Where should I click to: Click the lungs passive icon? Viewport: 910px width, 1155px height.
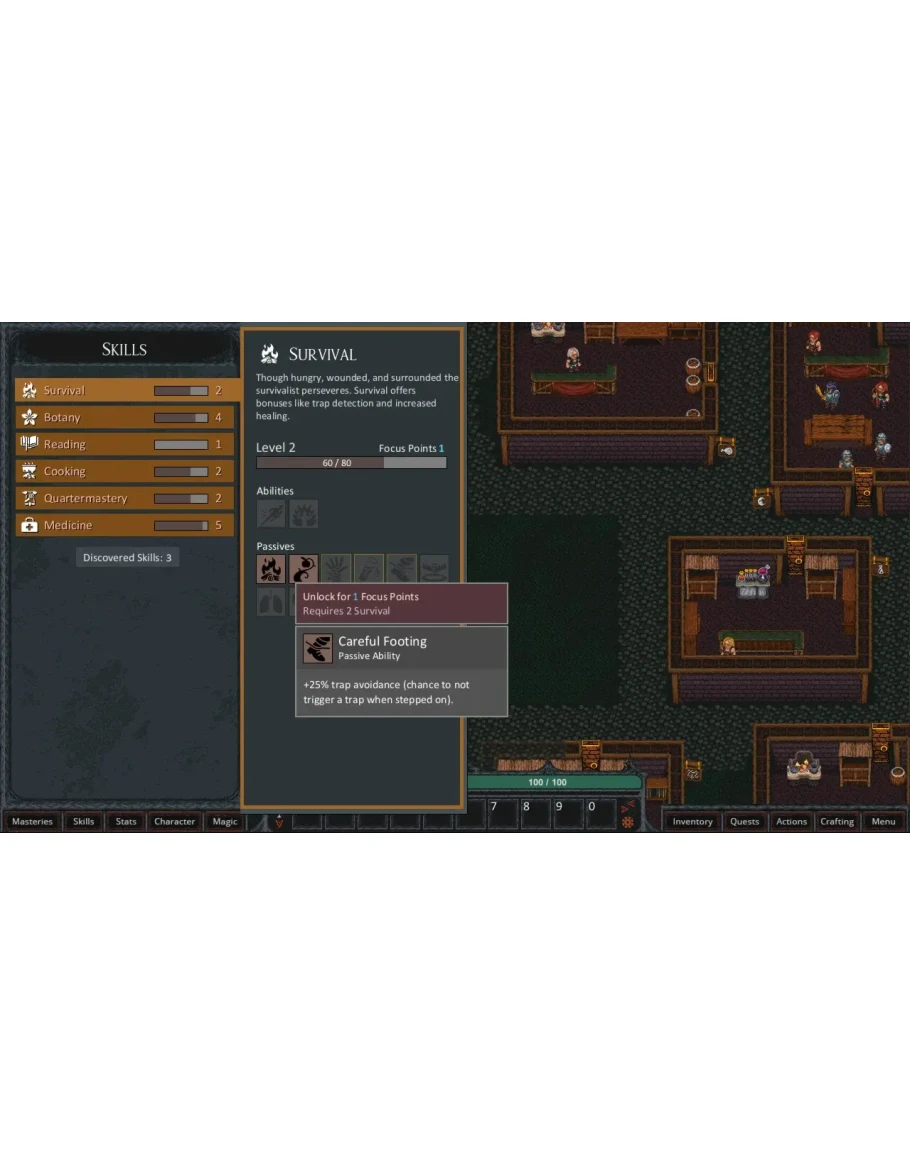point(271,602)
